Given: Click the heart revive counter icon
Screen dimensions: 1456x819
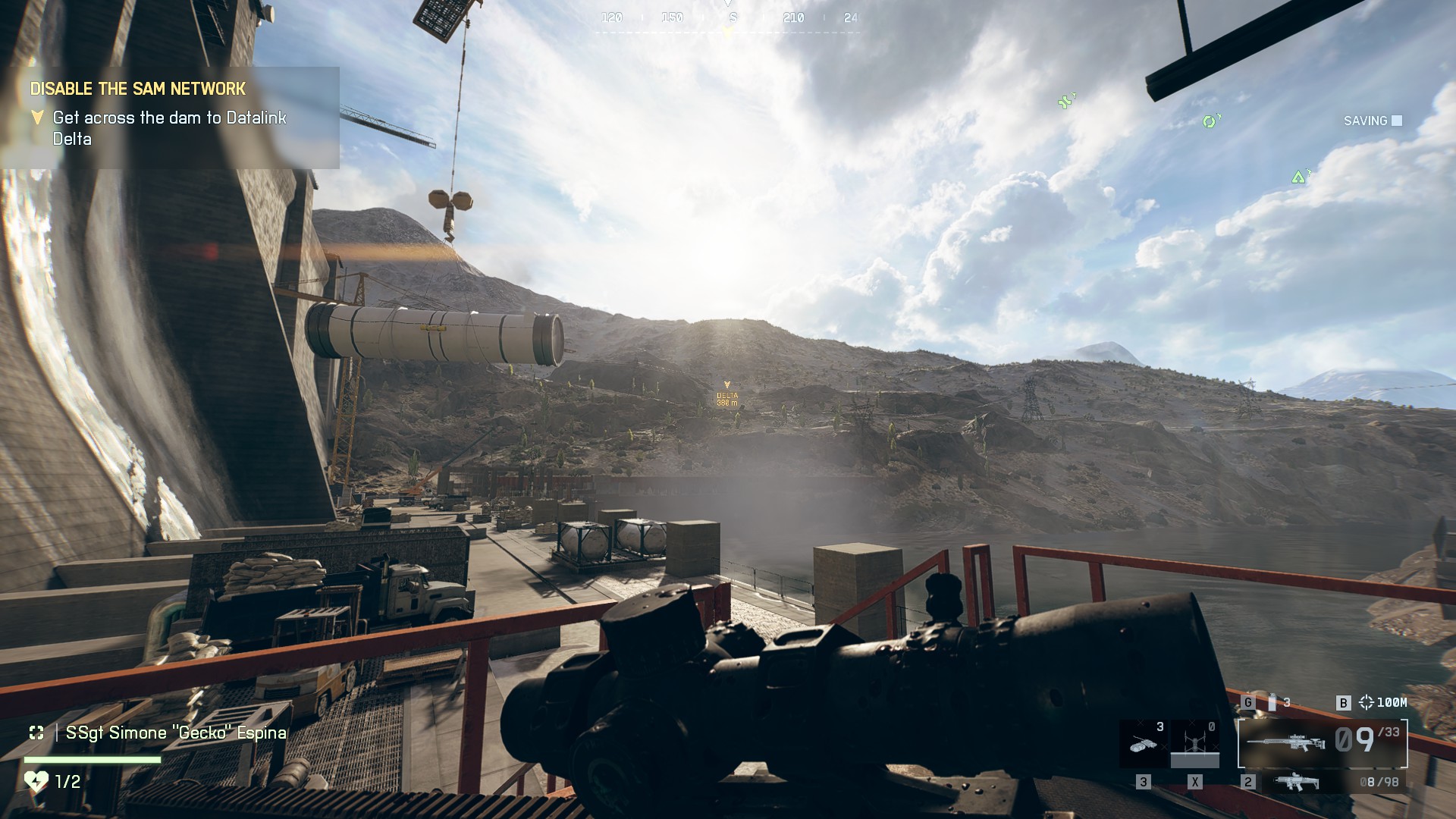Looking at the screenshot, I should coord(35,781).
